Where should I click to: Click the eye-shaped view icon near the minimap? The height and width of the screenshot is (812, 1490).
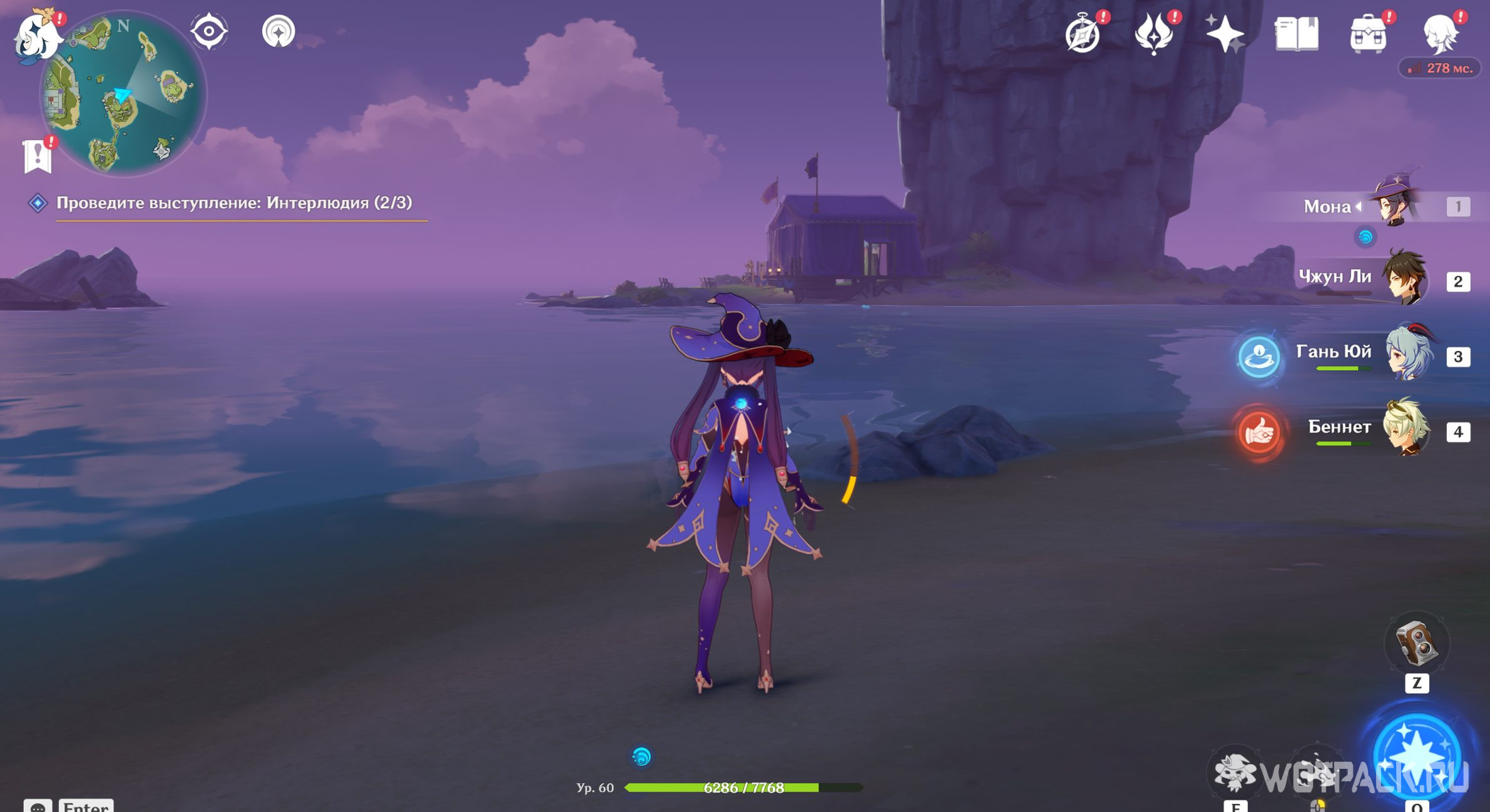(209, 31)
